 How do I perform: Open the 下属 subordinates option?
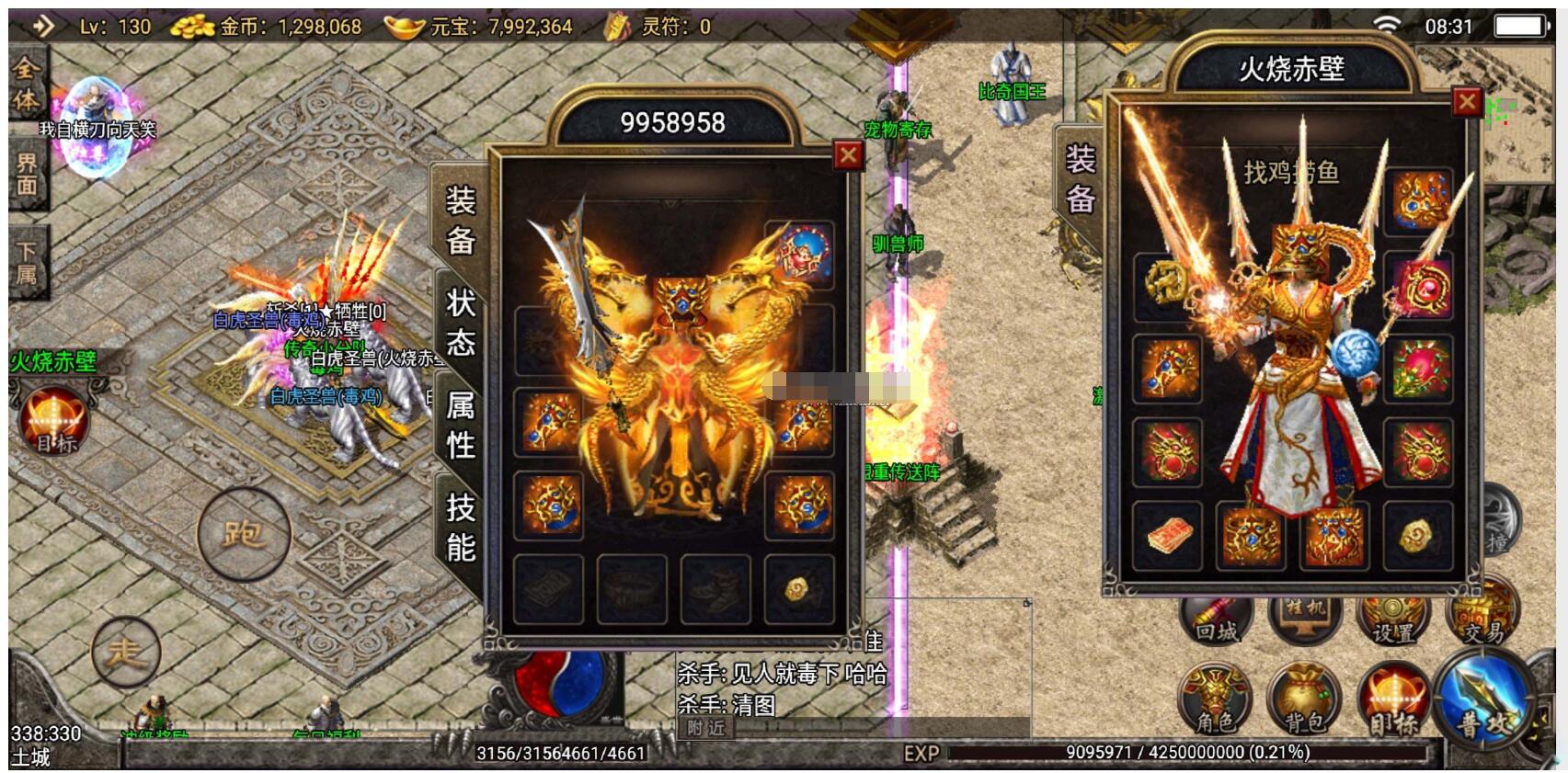[27, 262]
